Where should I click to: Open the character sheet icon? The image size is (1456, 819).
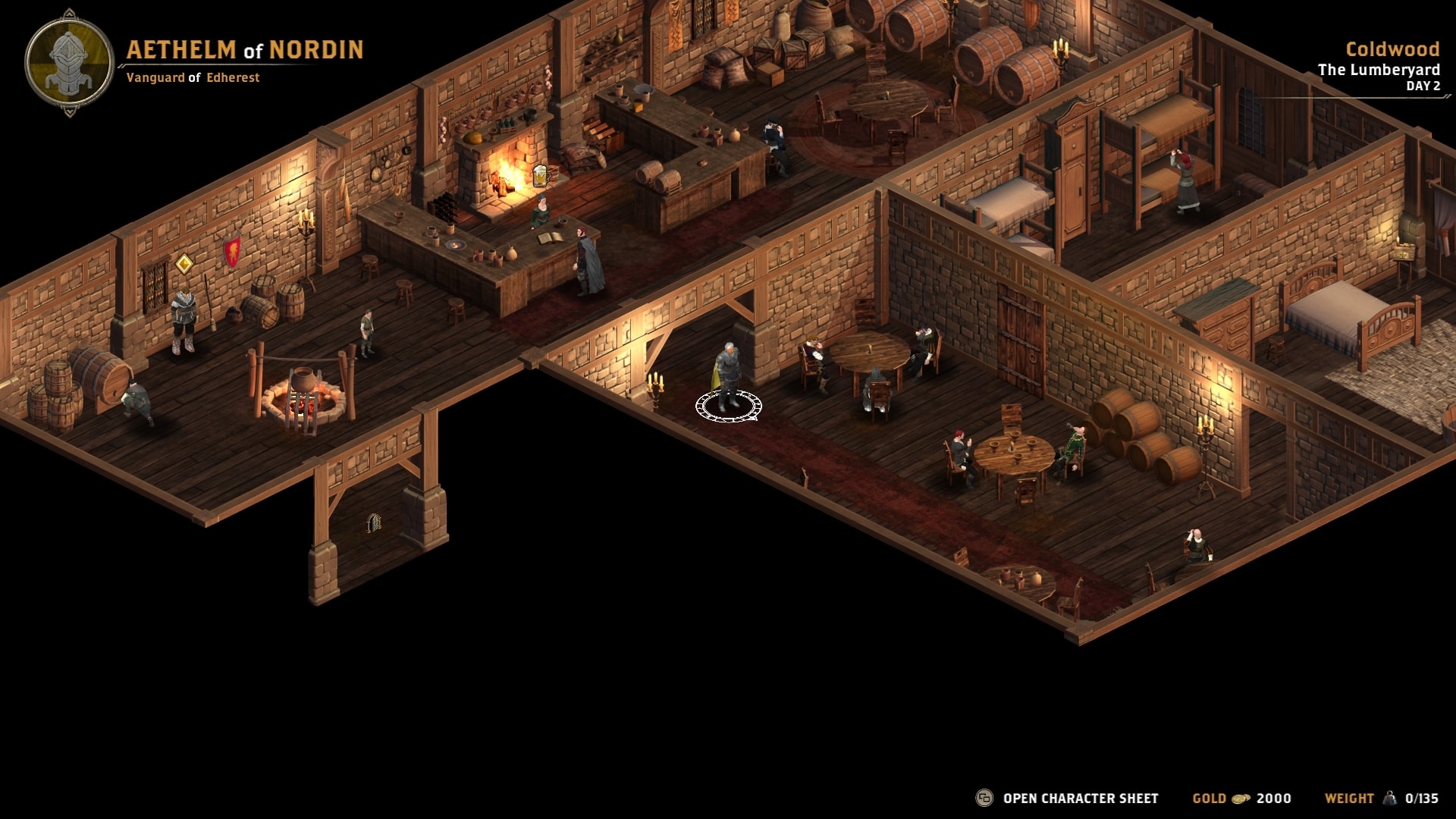tap(983, 798)
